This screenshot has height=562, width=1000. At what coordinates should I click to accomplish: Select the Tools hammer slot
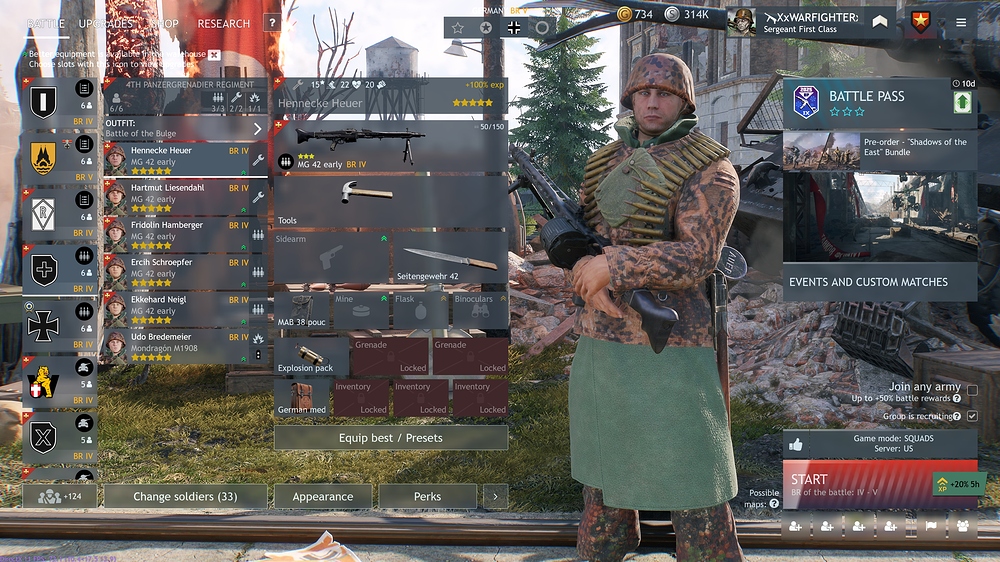(x=390, y=201)
